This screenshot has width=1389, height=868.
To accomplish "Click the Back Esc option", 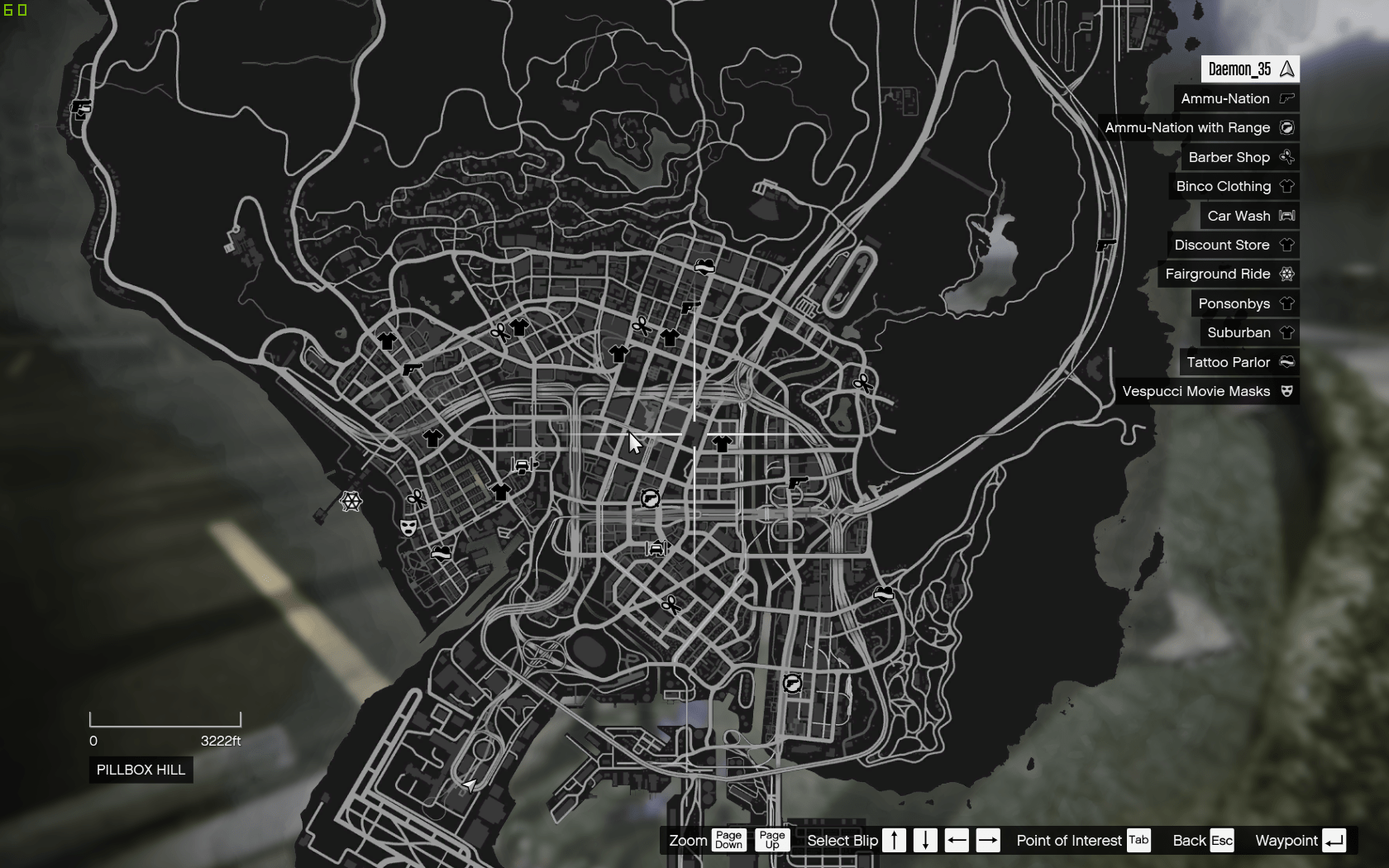I will click(x=1224, y=840).
